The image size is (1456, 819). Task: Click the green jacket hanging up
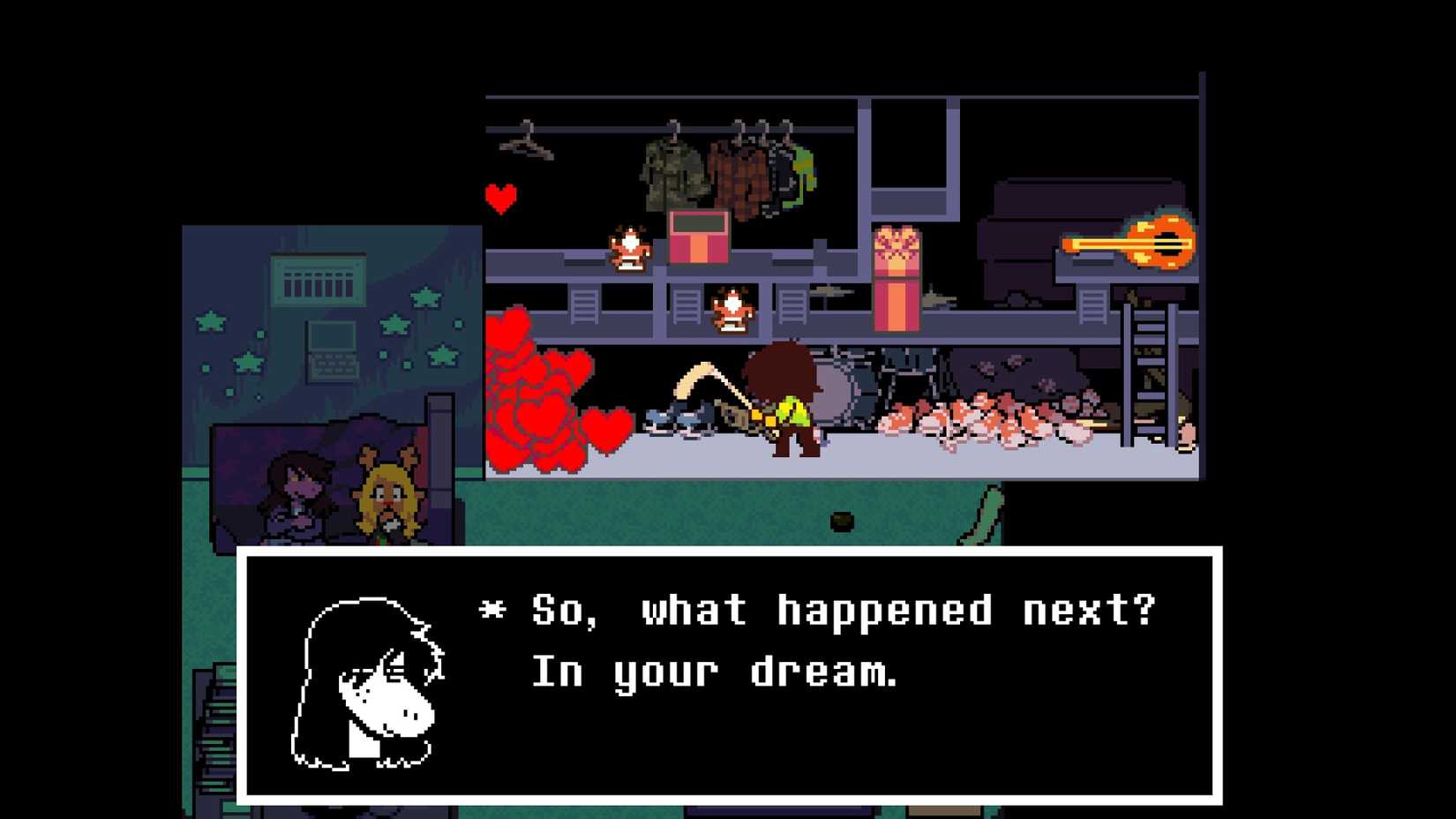pos(672,168)
